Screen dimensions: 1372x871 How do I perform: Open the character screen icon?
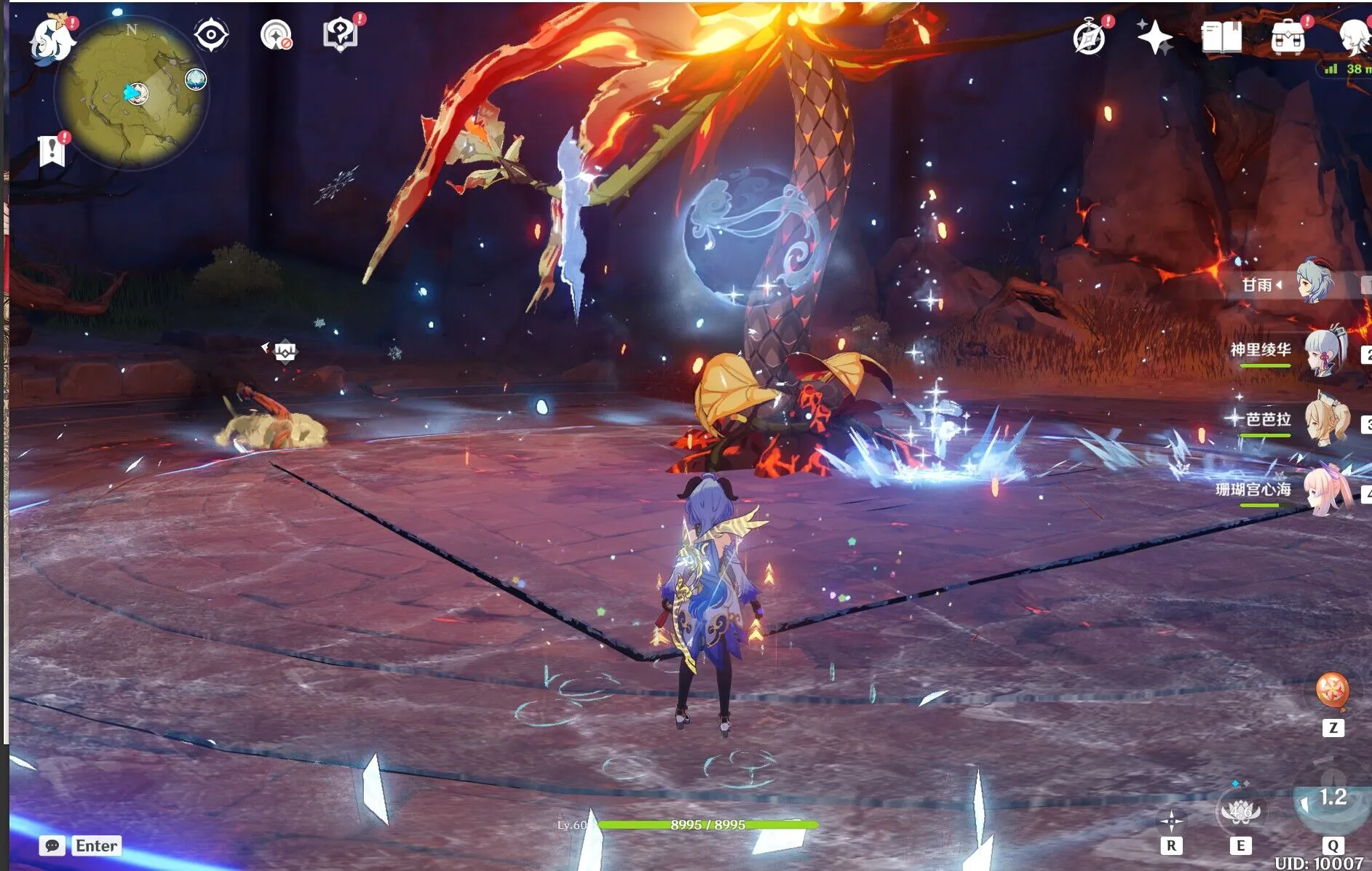click(x=1354, y=36)
